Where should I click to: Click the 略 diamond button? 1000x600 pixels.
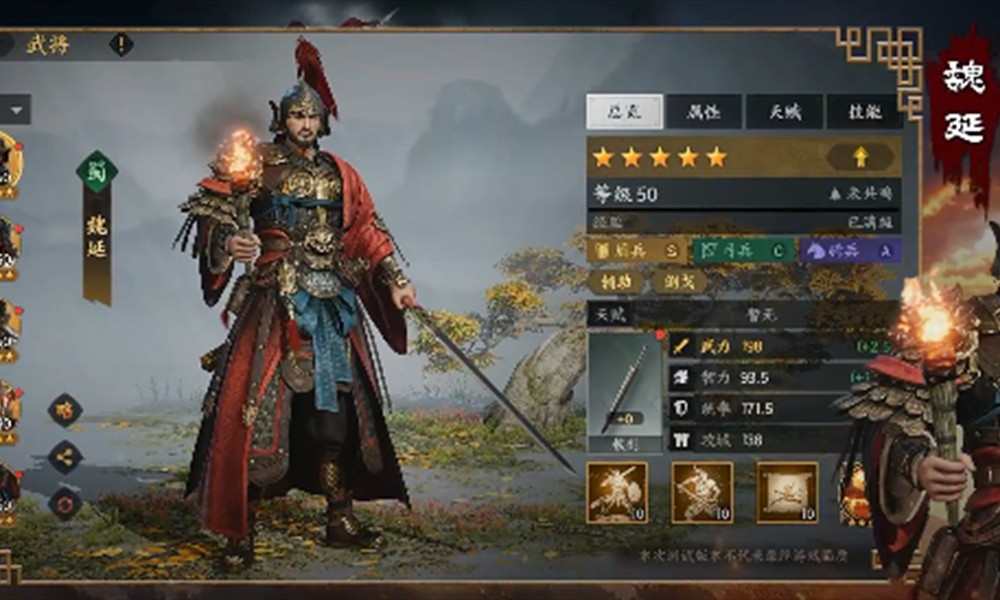point(66,410)
